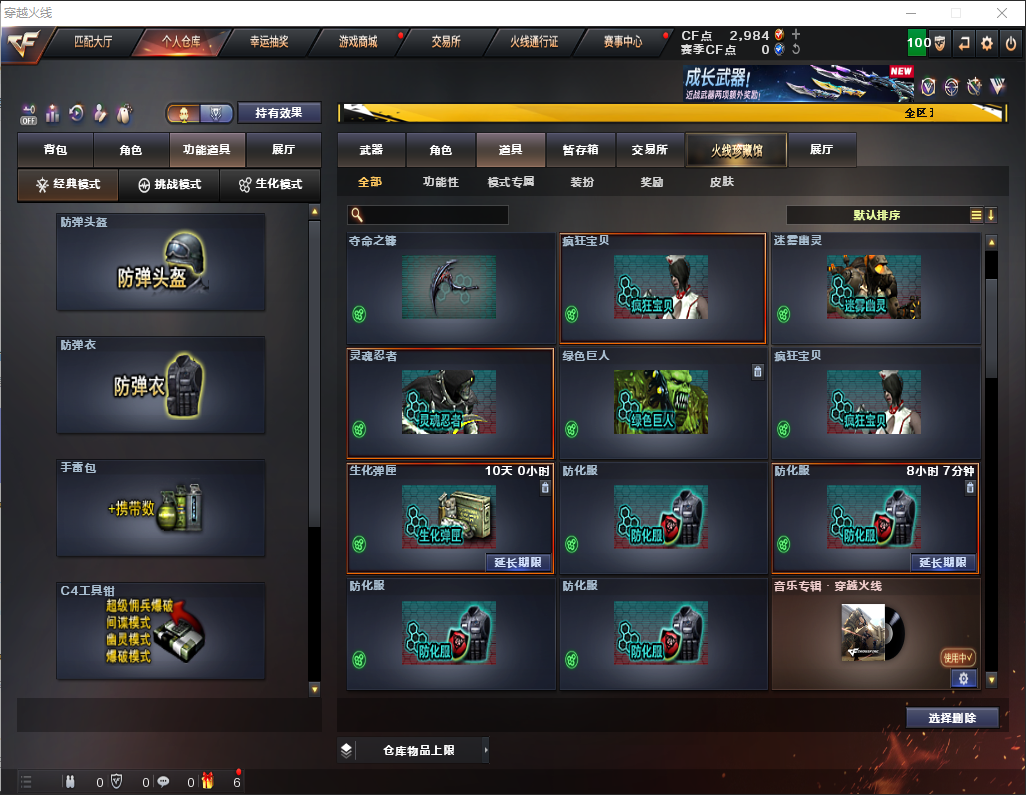Close the game window

coord(1001,13)
